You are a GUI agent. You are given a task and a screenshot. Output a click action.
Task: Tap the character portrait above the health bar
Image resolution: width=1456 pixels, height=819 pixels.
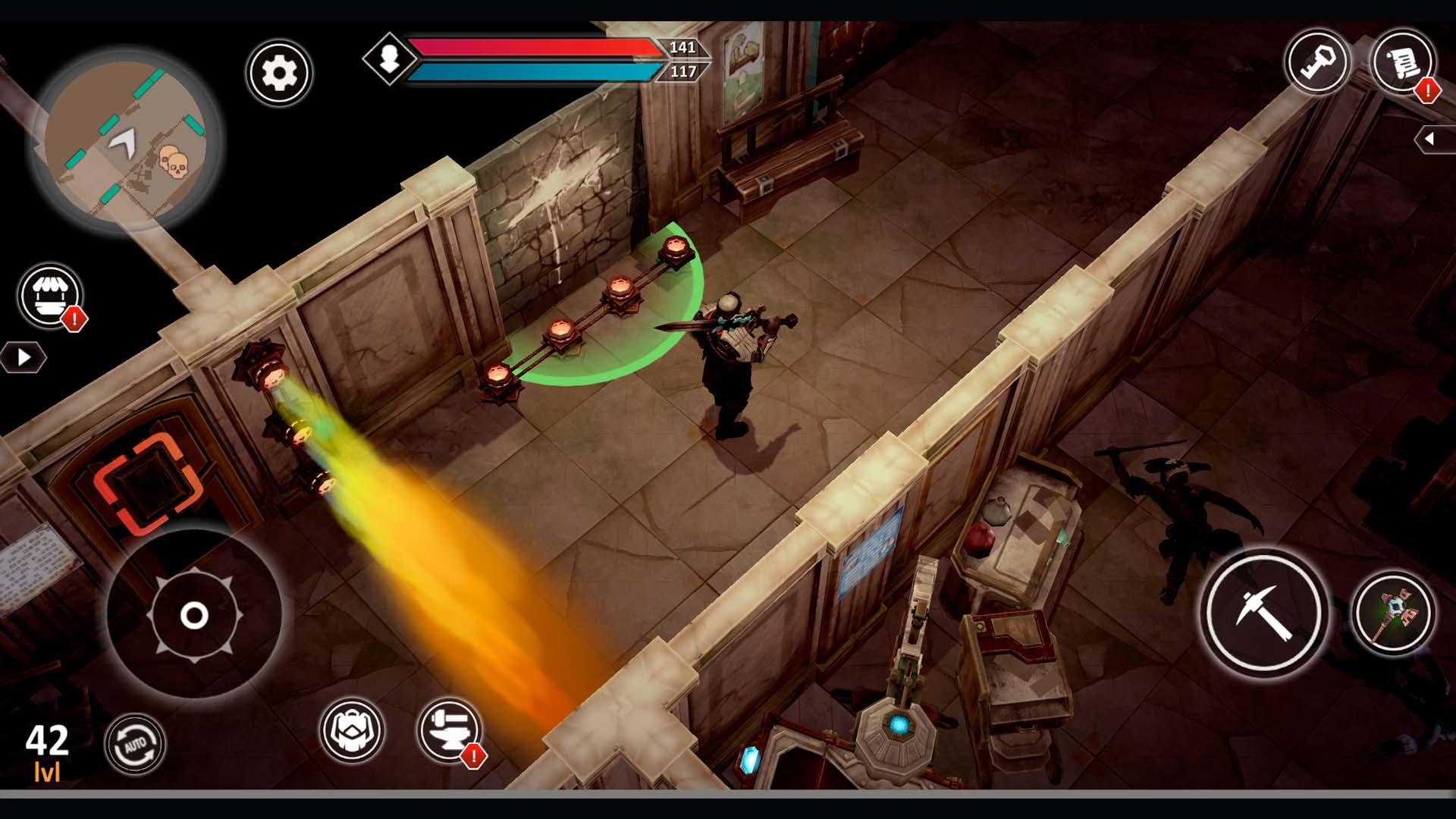389,59
